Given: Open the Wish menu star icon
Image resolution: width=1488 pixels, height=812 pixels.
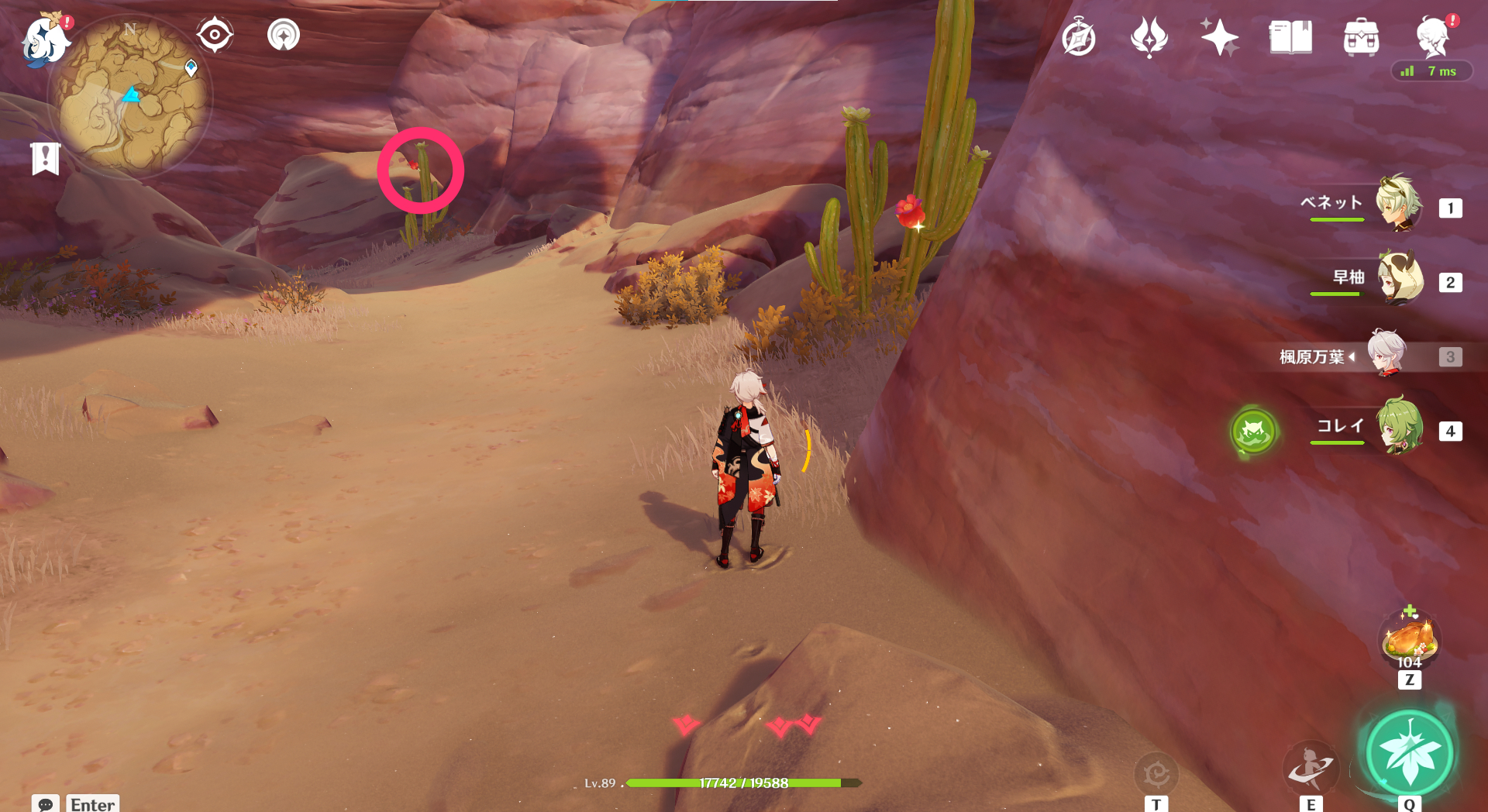Looking at the screenshot, I should click(1219, 36).
